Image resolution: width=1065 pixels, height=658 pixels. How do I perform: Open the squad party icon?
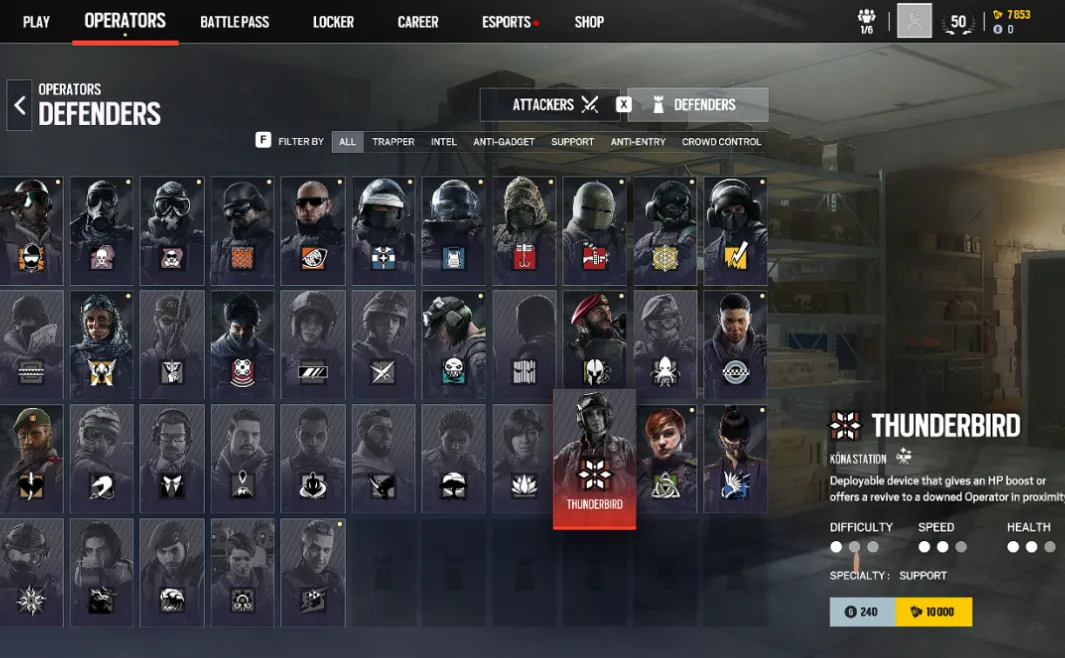click(866, 21)
